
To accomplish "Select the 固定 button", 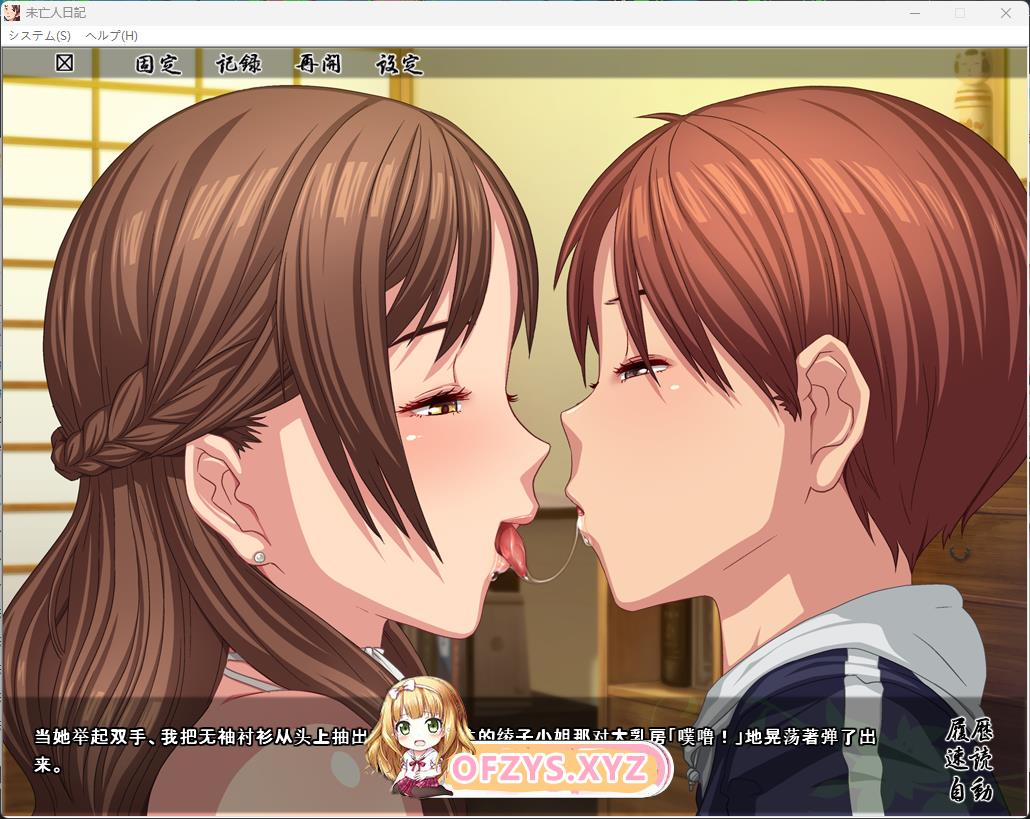I will pos(158,64).
